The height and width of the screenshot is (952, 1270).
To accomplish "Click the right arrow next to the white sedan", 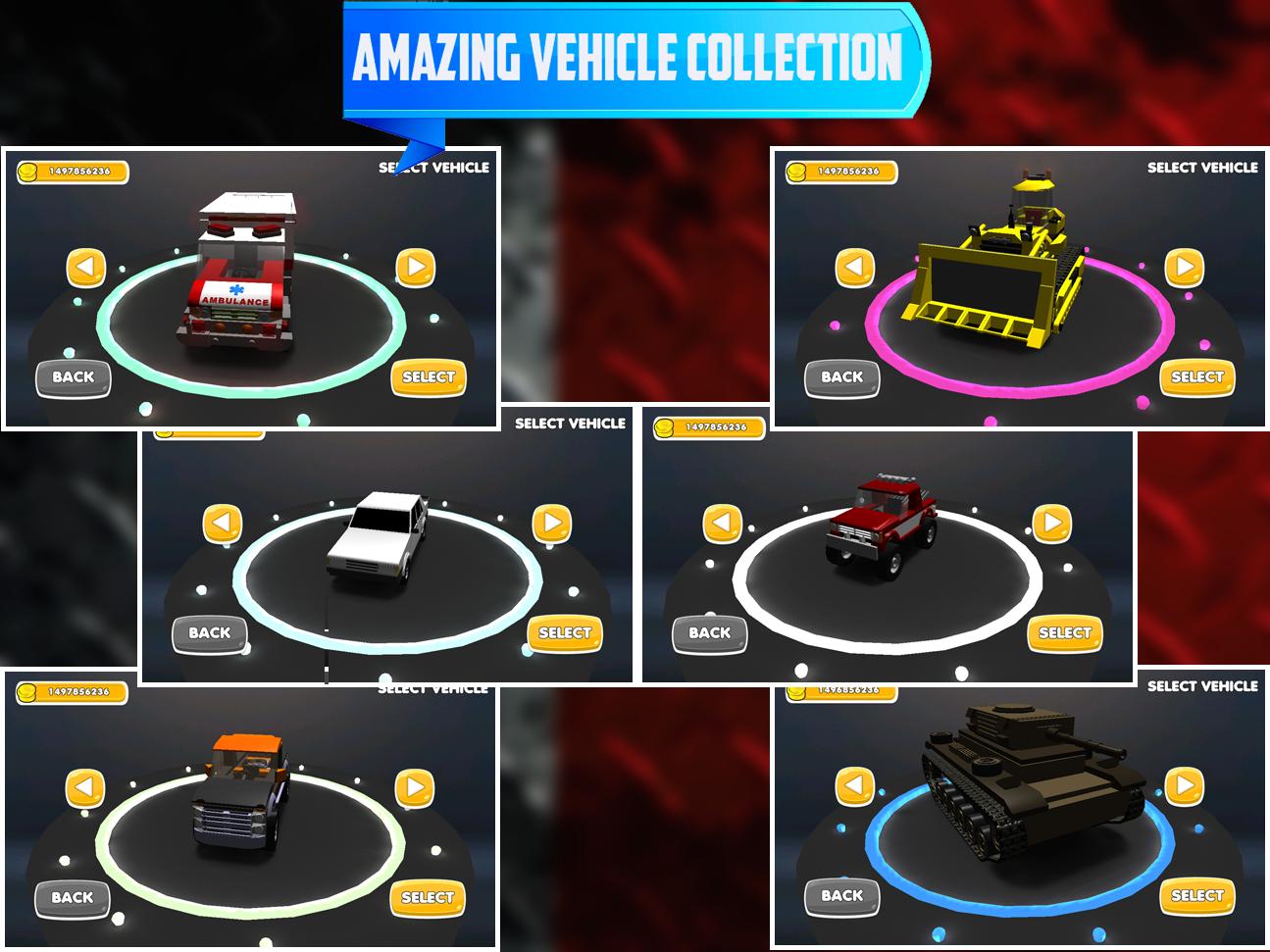I will pyautogui.click(x=550, y=524).
